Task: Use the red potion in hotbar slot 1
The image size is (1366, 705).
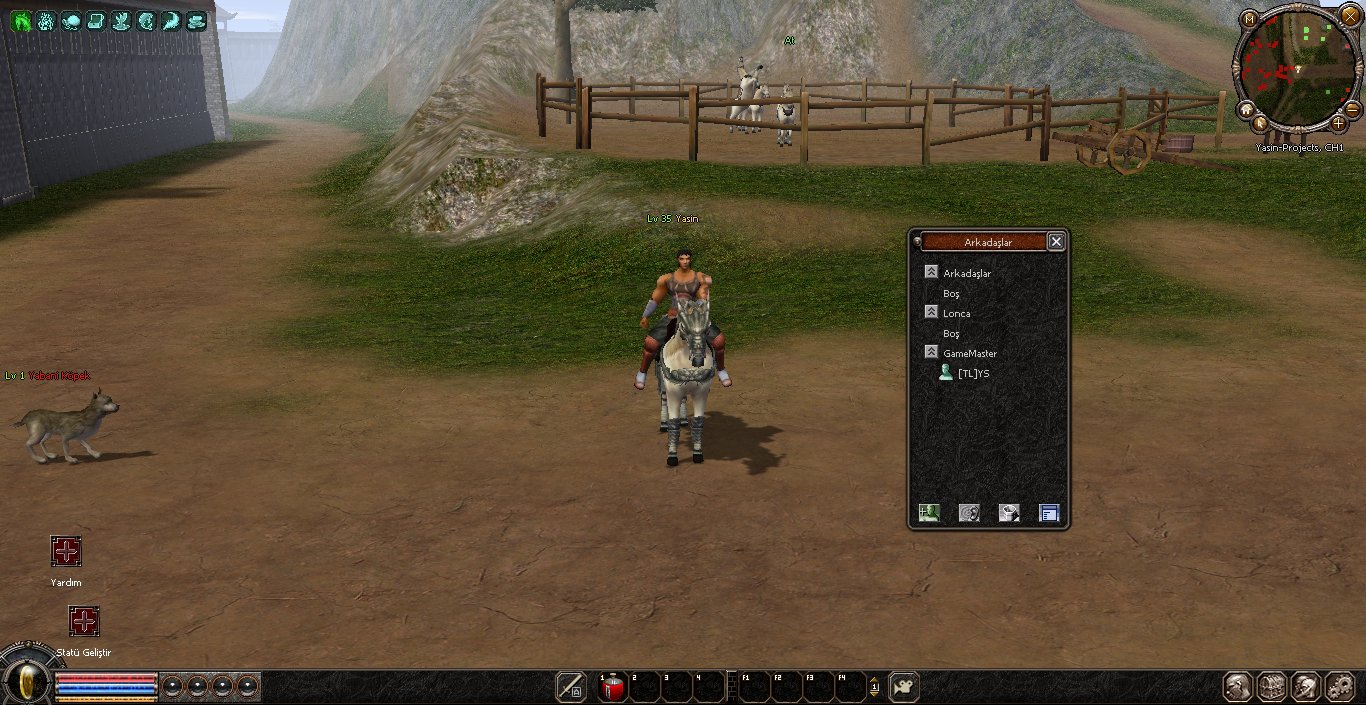Action: pos(613,687)
